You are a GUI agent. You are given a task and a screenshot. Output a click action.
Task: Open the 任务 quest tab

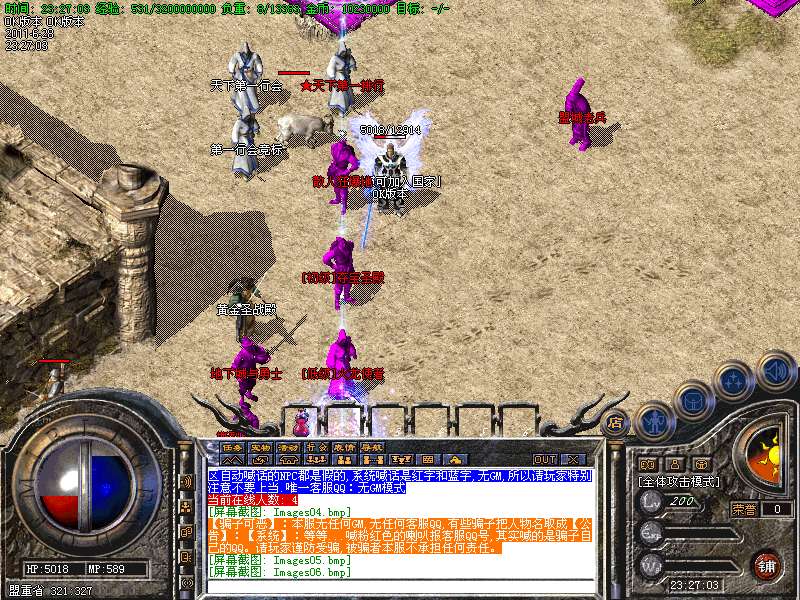pyautogui.click(x=232, y=447)
